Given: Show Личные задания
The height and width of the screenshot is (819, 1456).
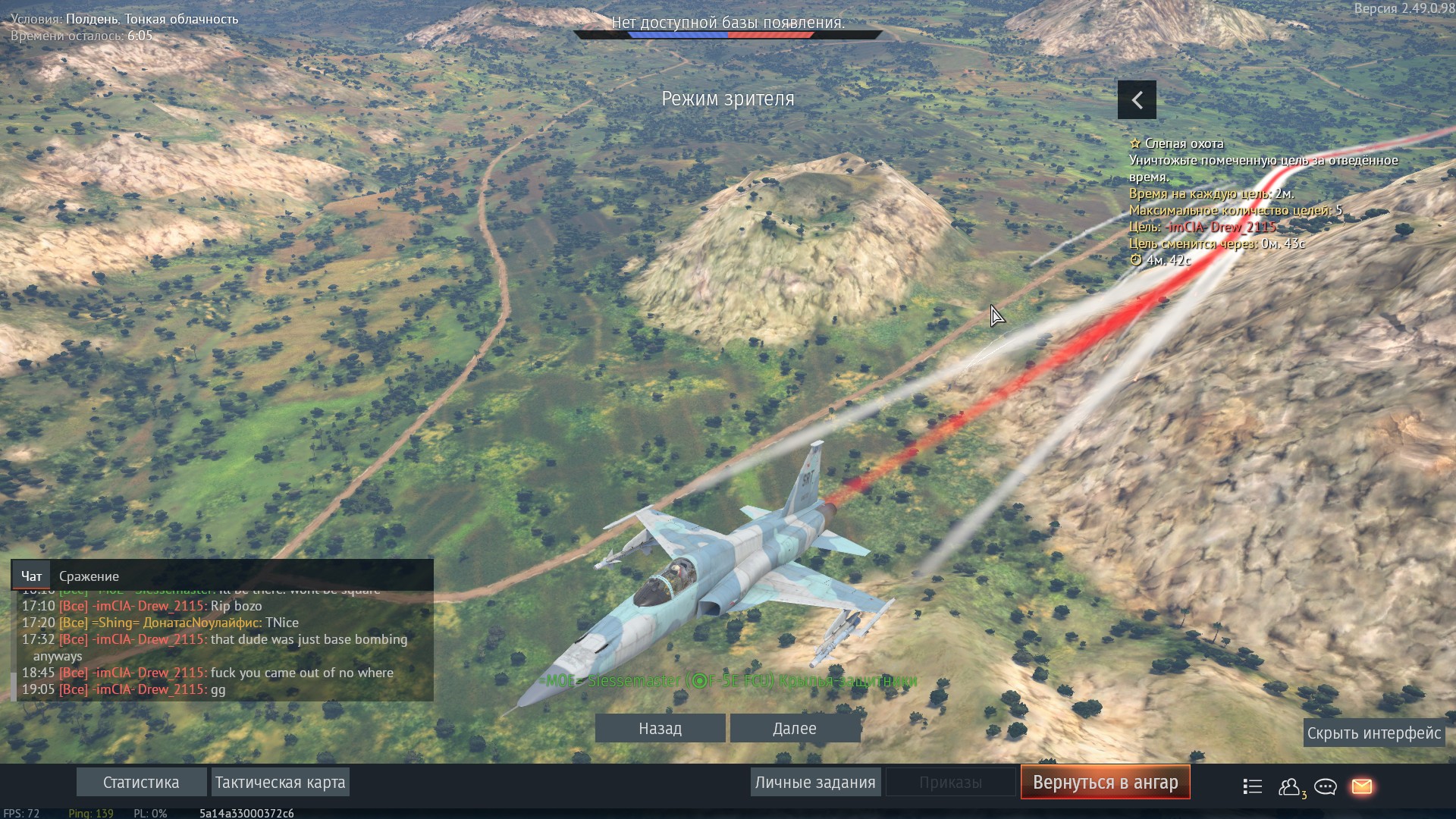Looking at the screenshot, I should click(x=815, y=783).
